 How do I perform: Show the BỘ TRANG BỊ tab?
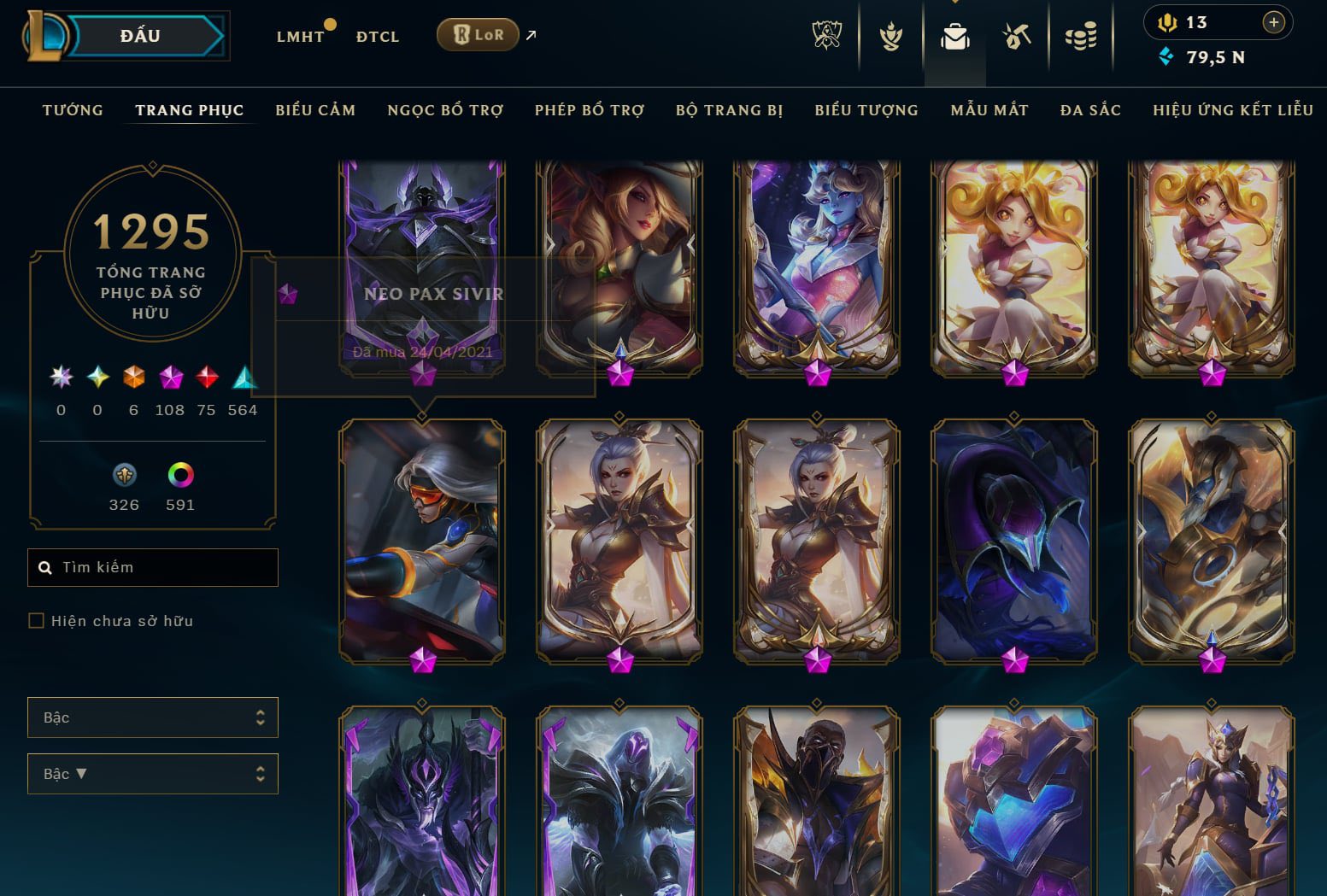point(729,110)
